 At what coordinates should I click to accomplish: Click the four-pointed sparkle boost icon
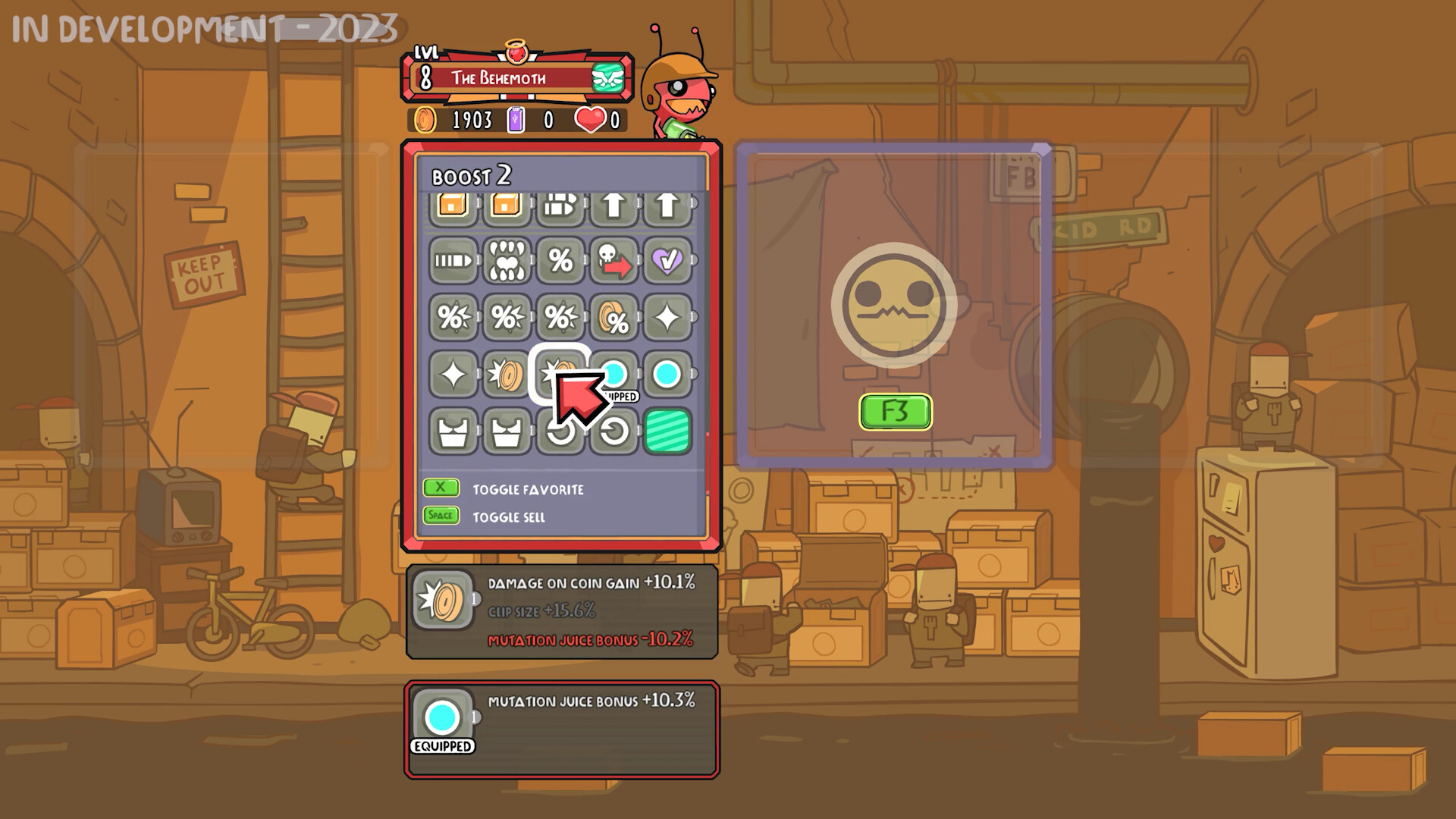669,318
